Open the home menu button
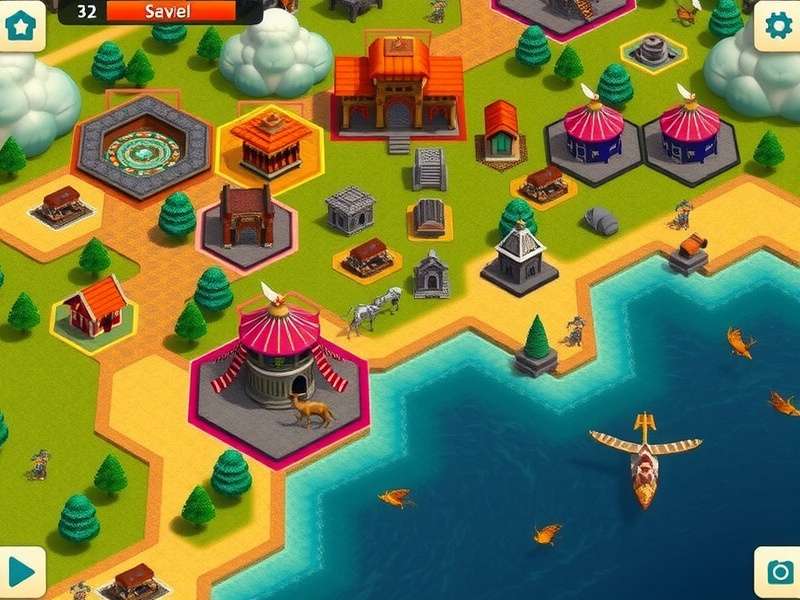 click(21, 24)
